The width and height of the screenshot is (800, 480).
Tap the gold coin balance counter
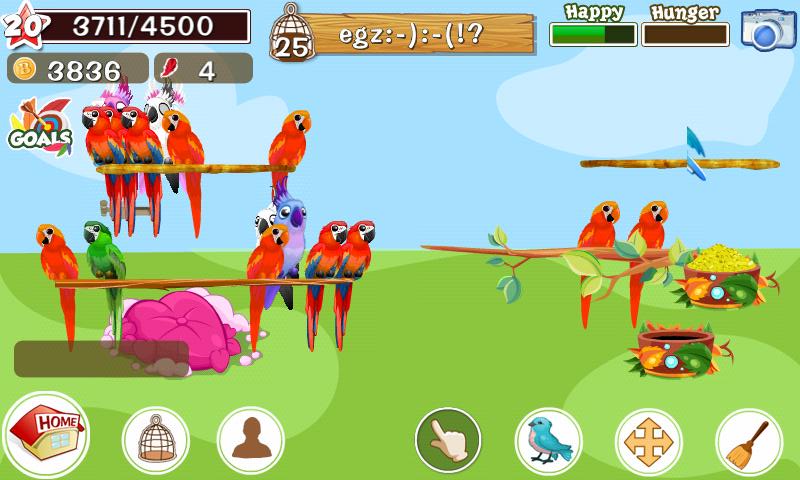78,69
